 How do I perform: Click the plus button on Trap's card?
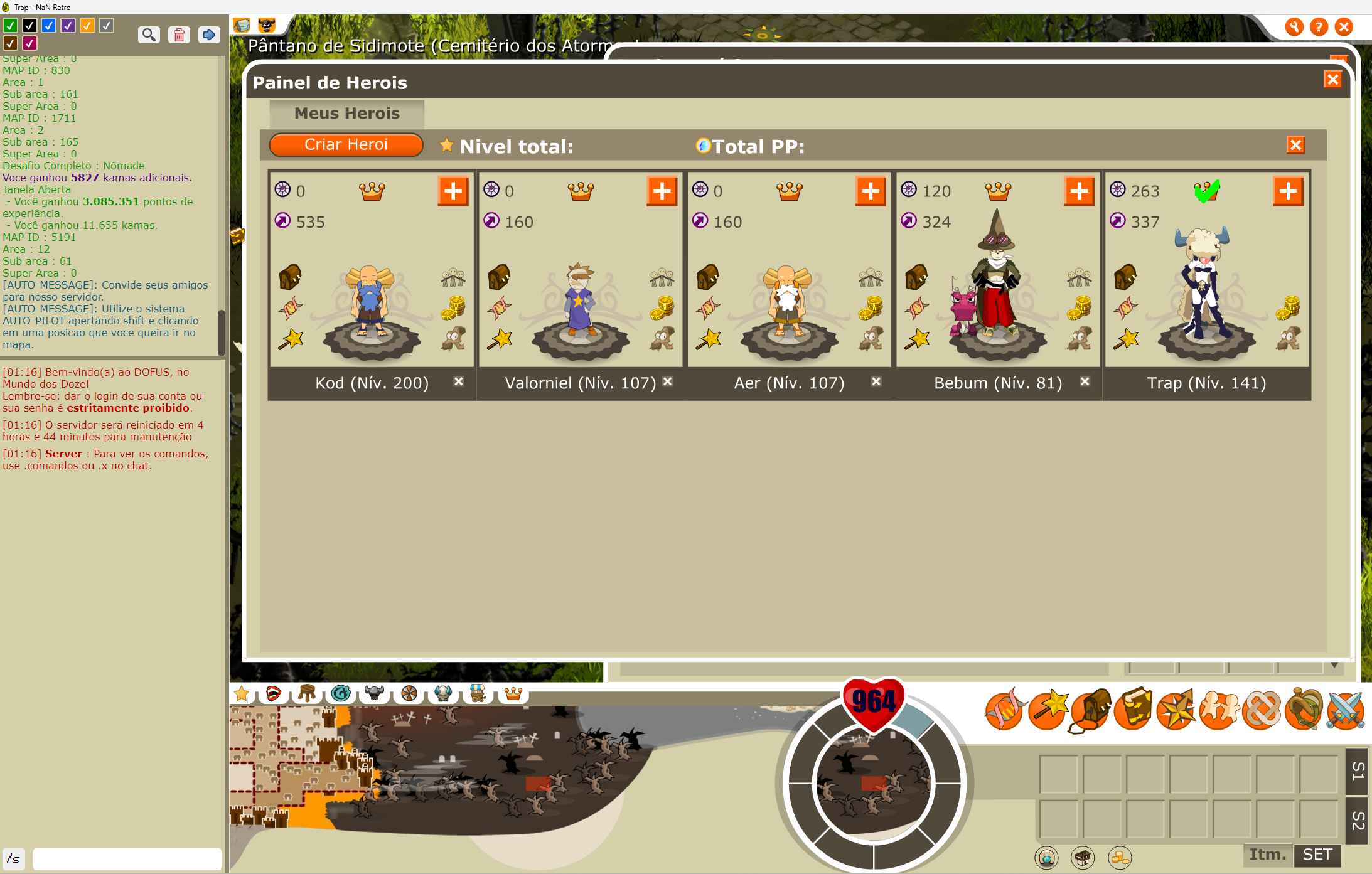point(1288,191)
